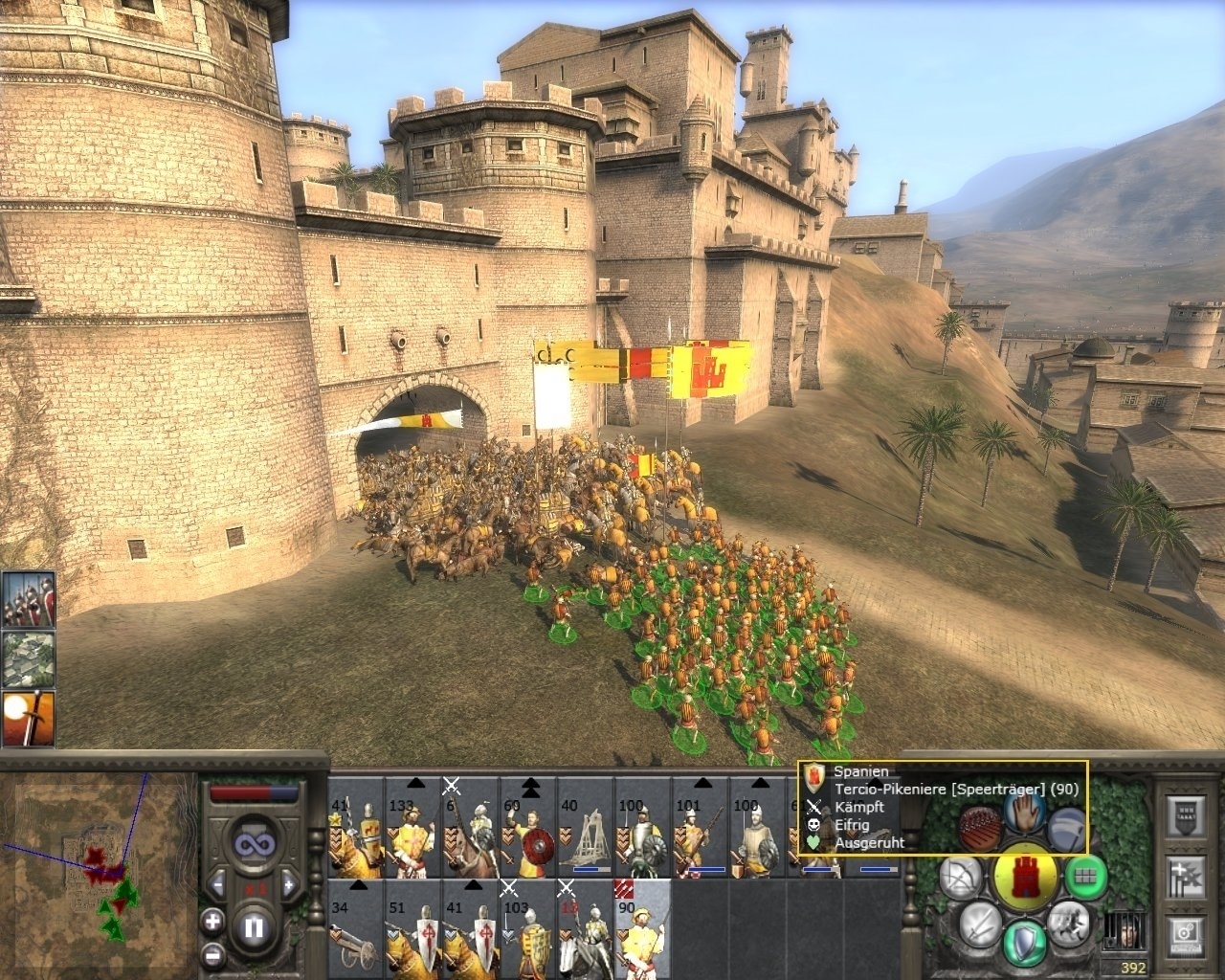The image size is (1225, 980).
Task: Click the infinity unlimited battle time button
Action: 255,844
